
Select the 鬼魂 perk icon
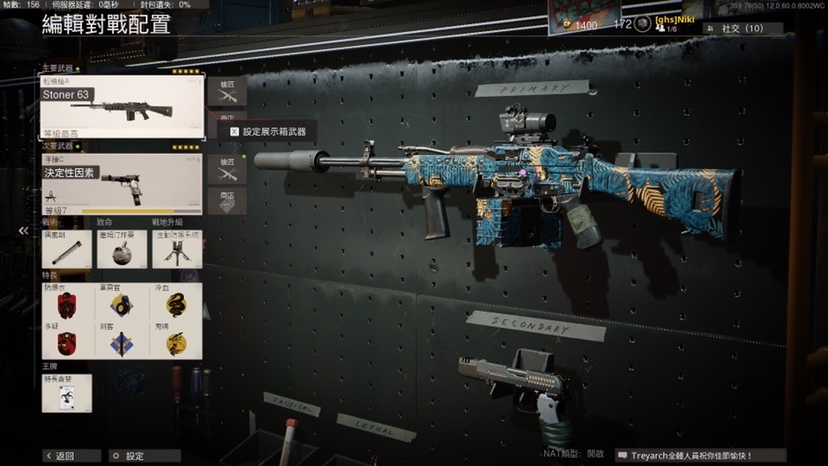click(176, 341)
